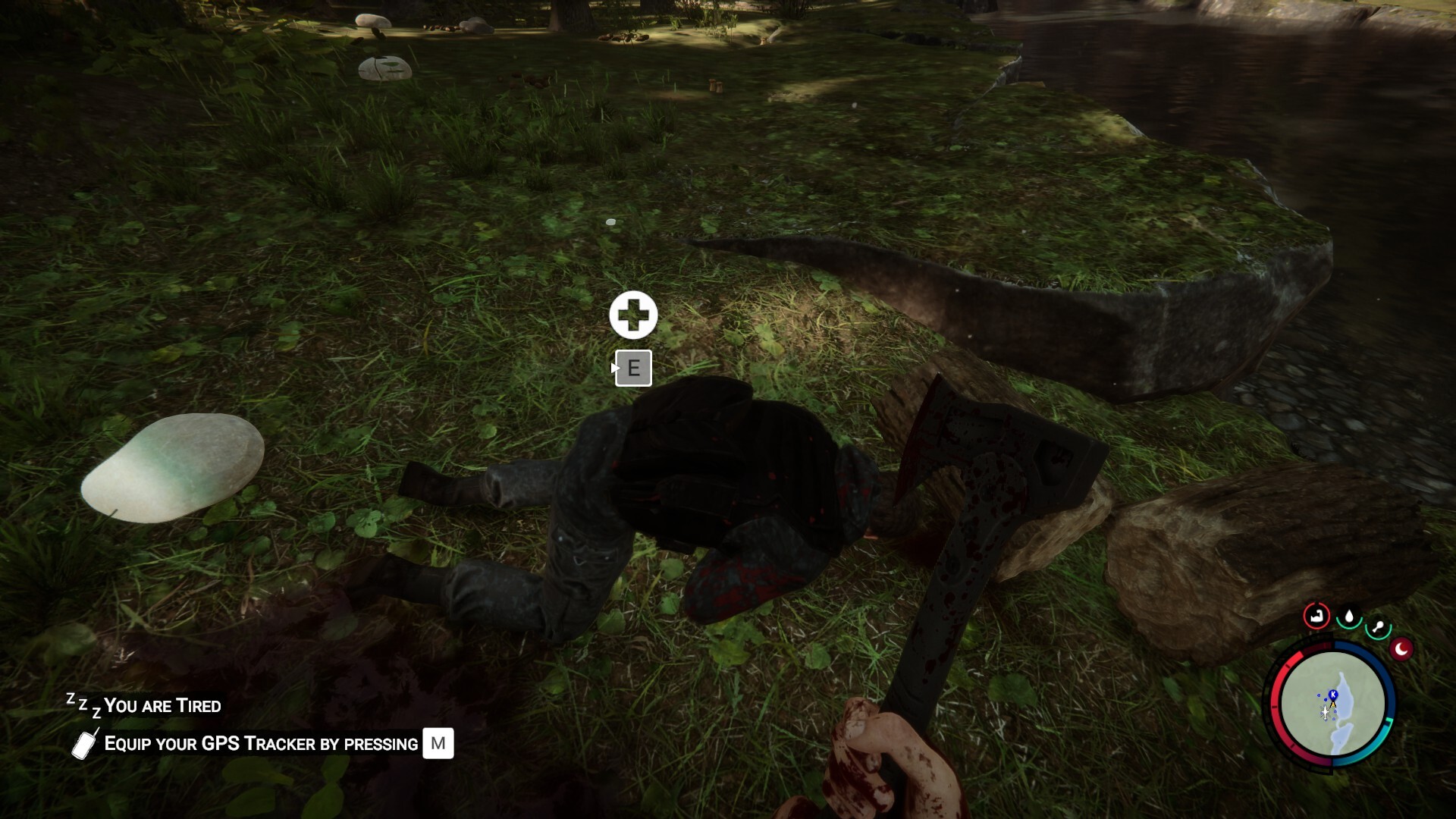The width and height of the screenshot is (1456, 819).
Task: Click the drumstick food status icon
Action: coord(1379,626)
